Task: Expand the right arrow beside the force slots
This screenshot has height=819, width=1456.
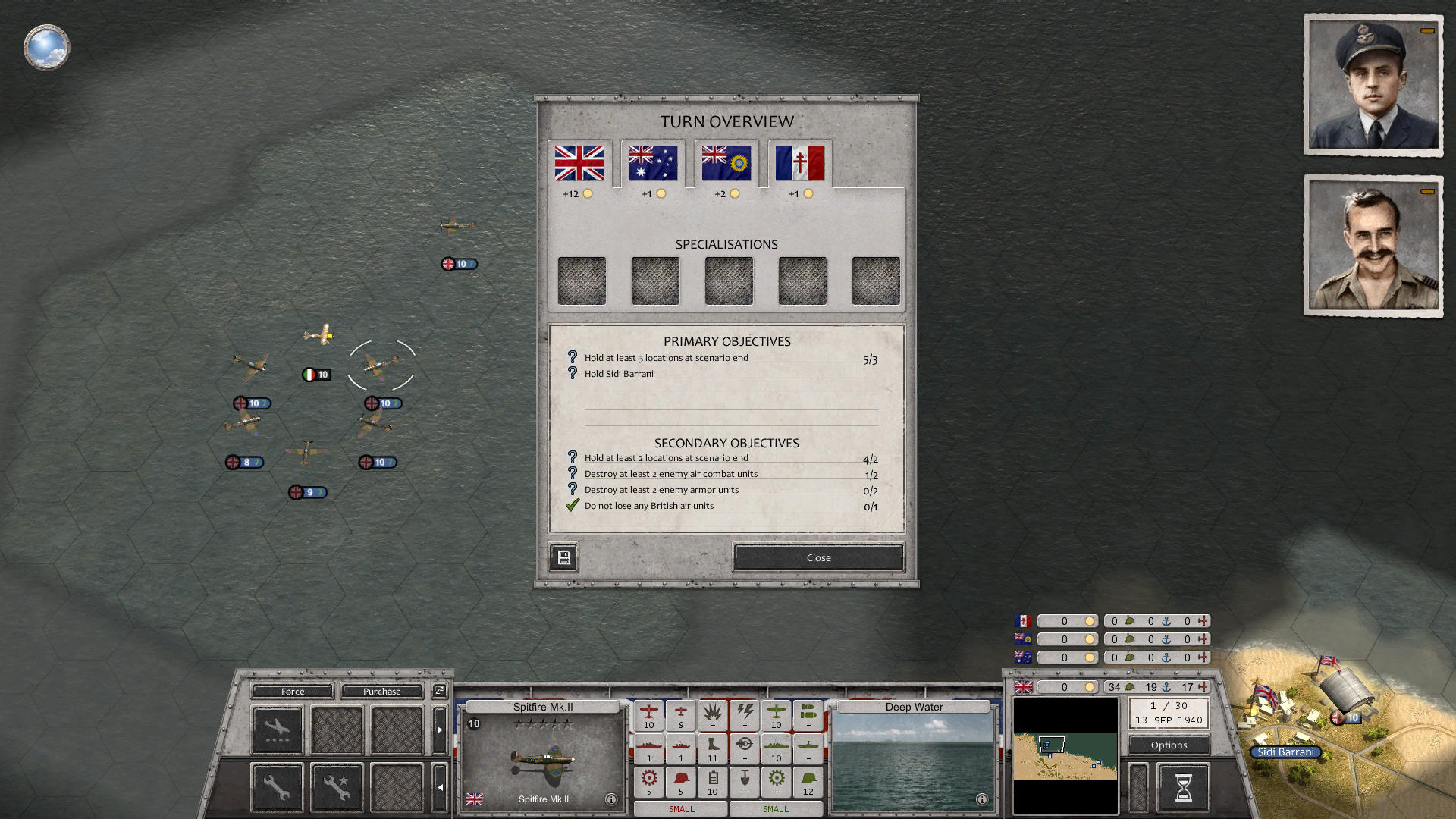Action: point(441,730)
